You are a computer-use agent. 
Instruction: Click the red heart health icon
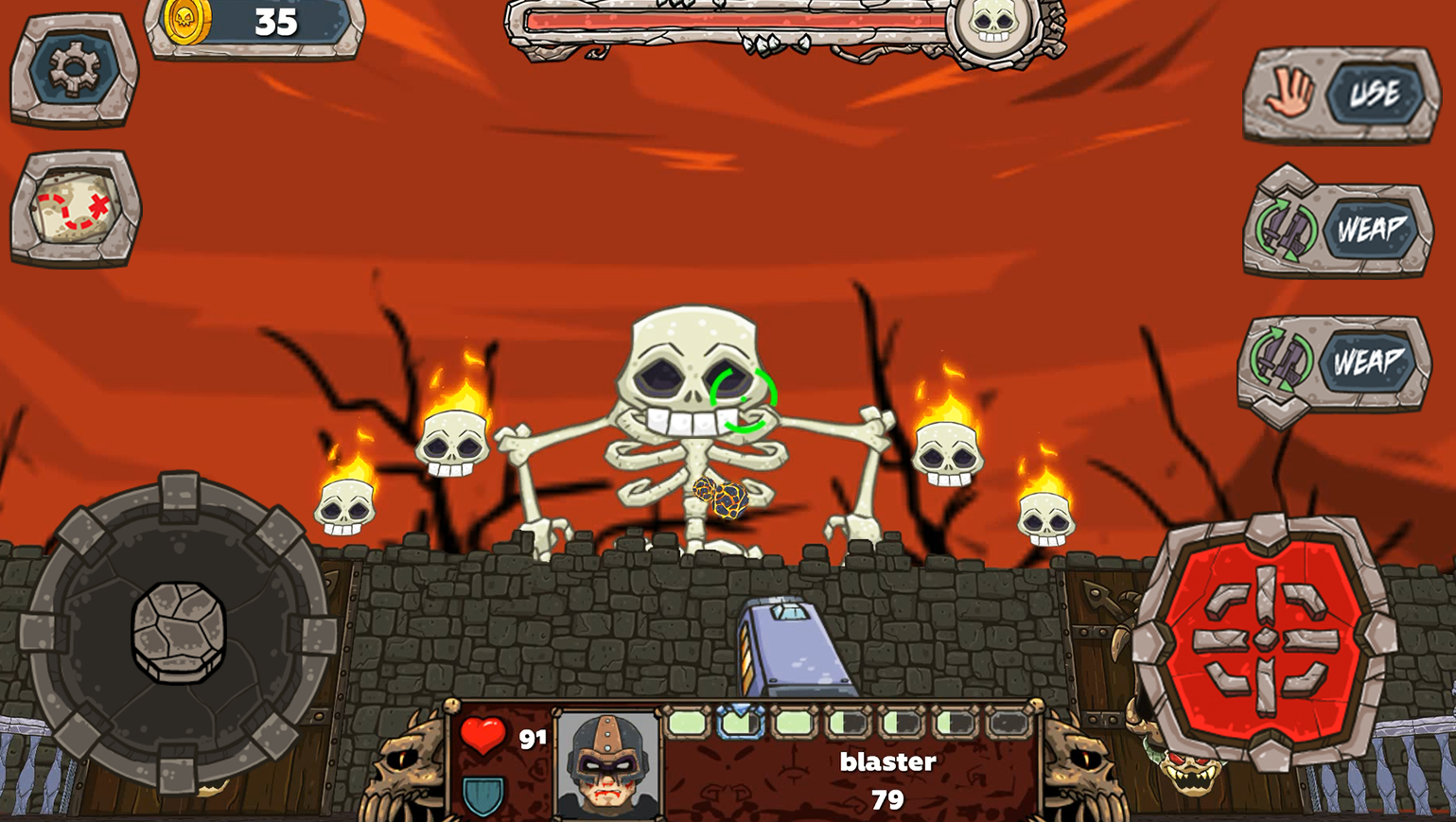click(483, 734)
